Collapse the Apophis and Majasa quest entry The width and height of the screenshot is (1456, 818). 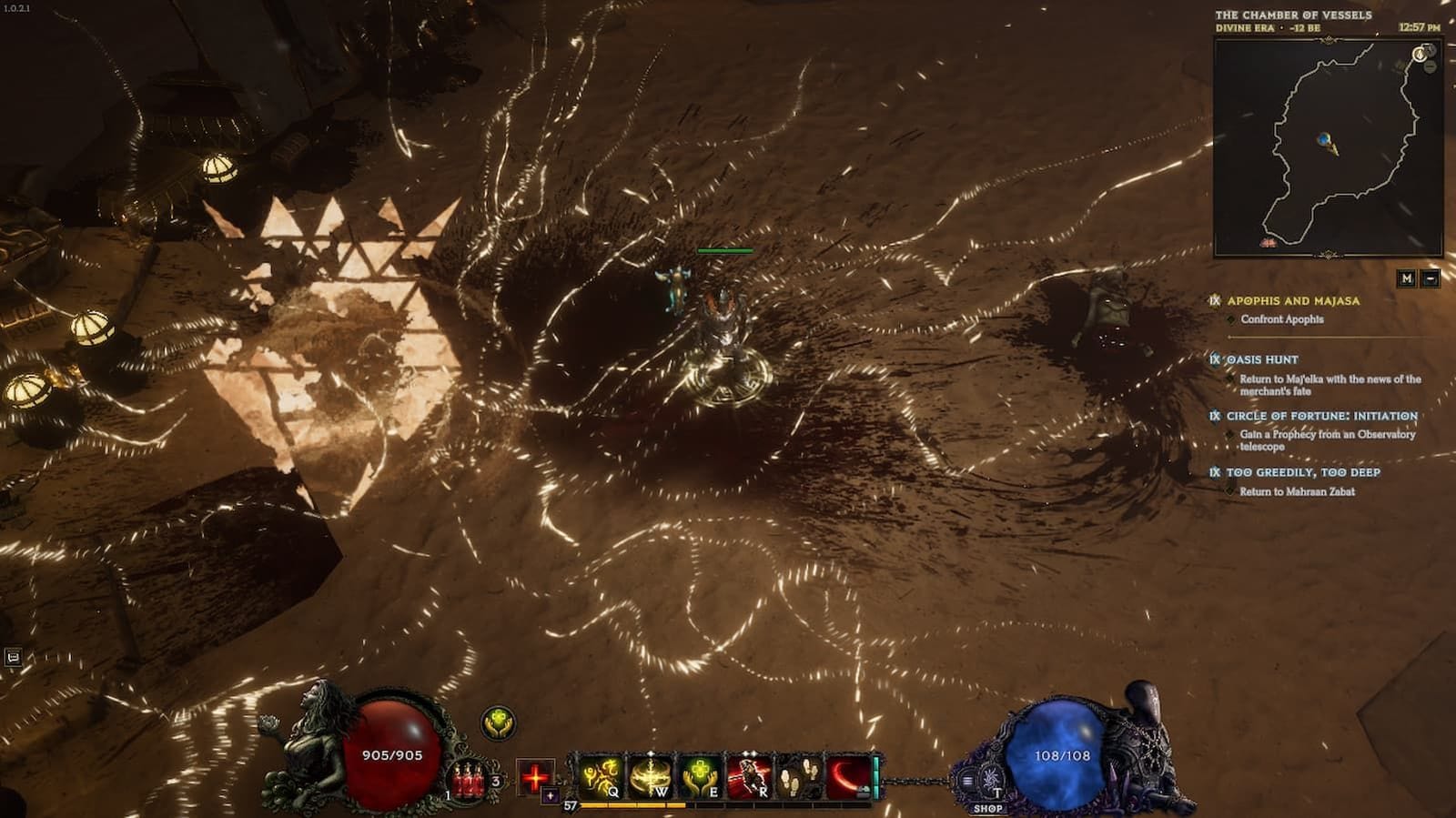pyautogui.click(x=1292, y=300)
